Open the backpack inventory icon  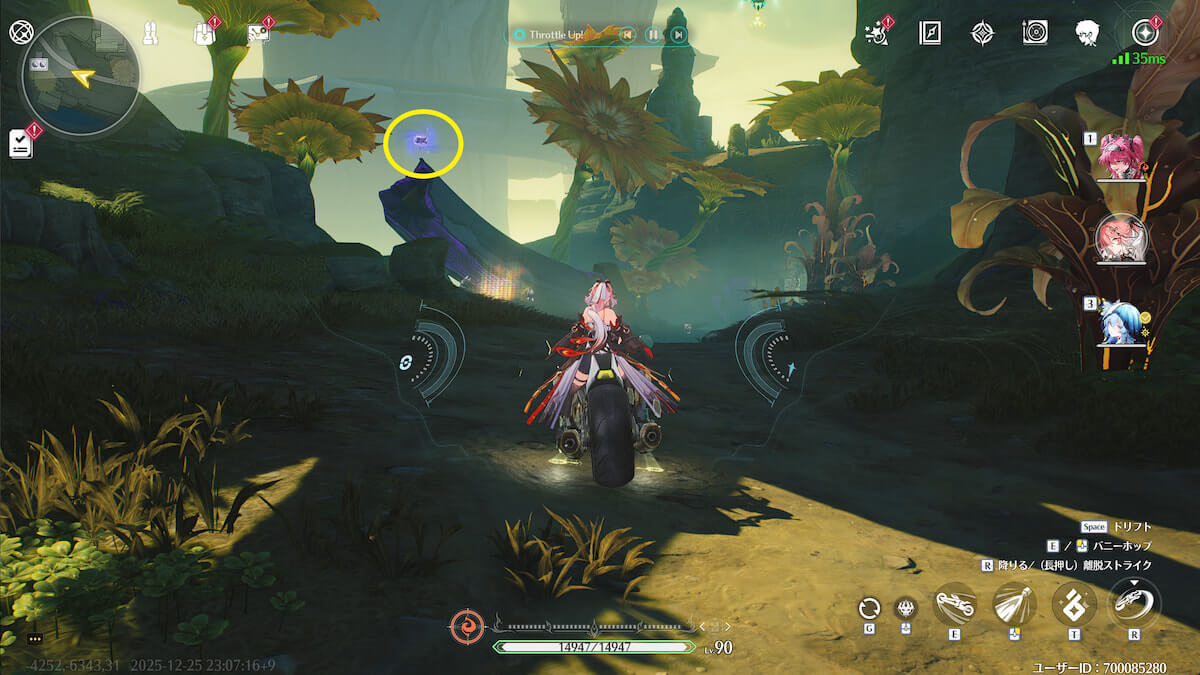(205, 35)
